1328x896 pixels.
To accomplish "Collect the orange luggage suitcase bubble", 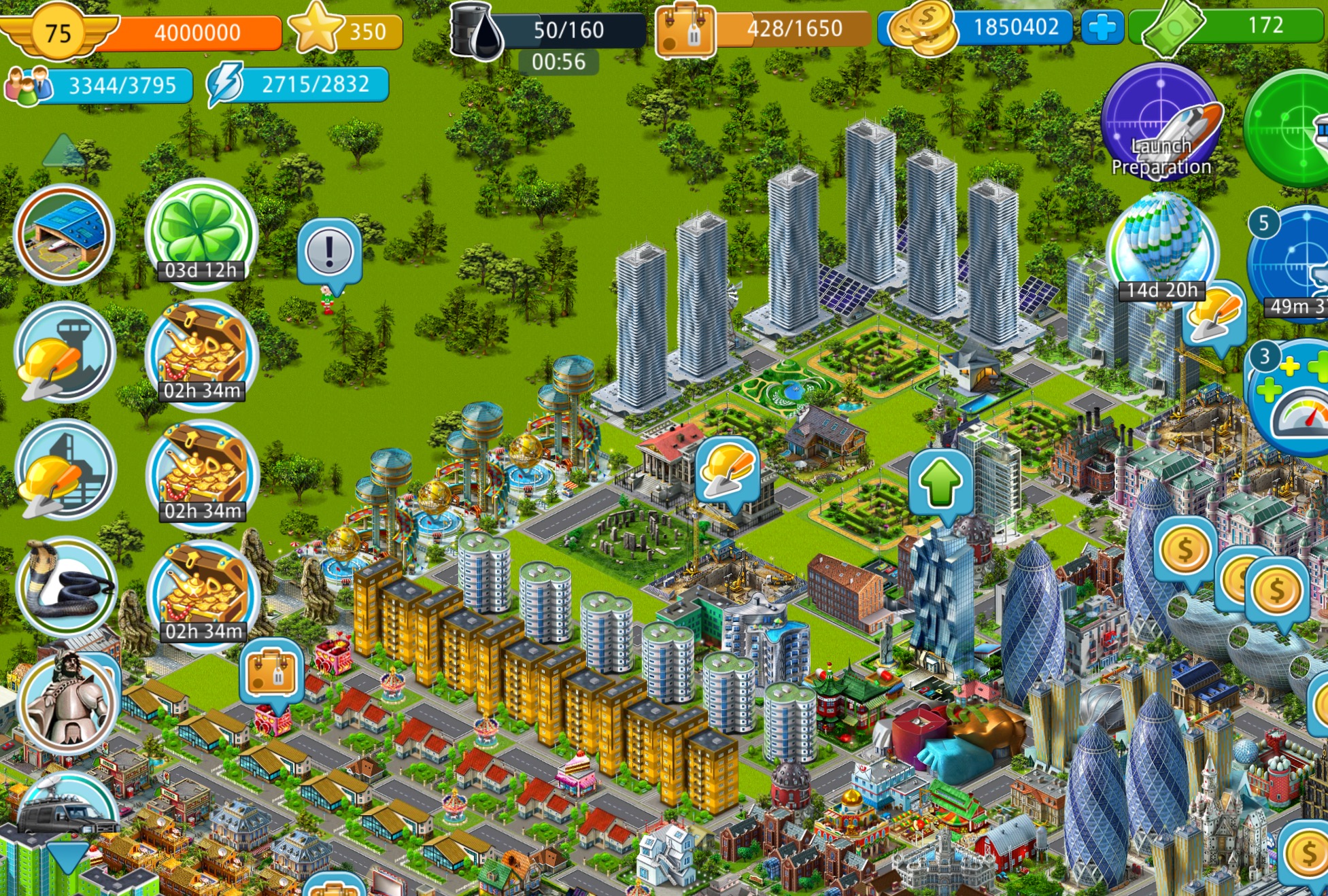I will coord(271,672).
